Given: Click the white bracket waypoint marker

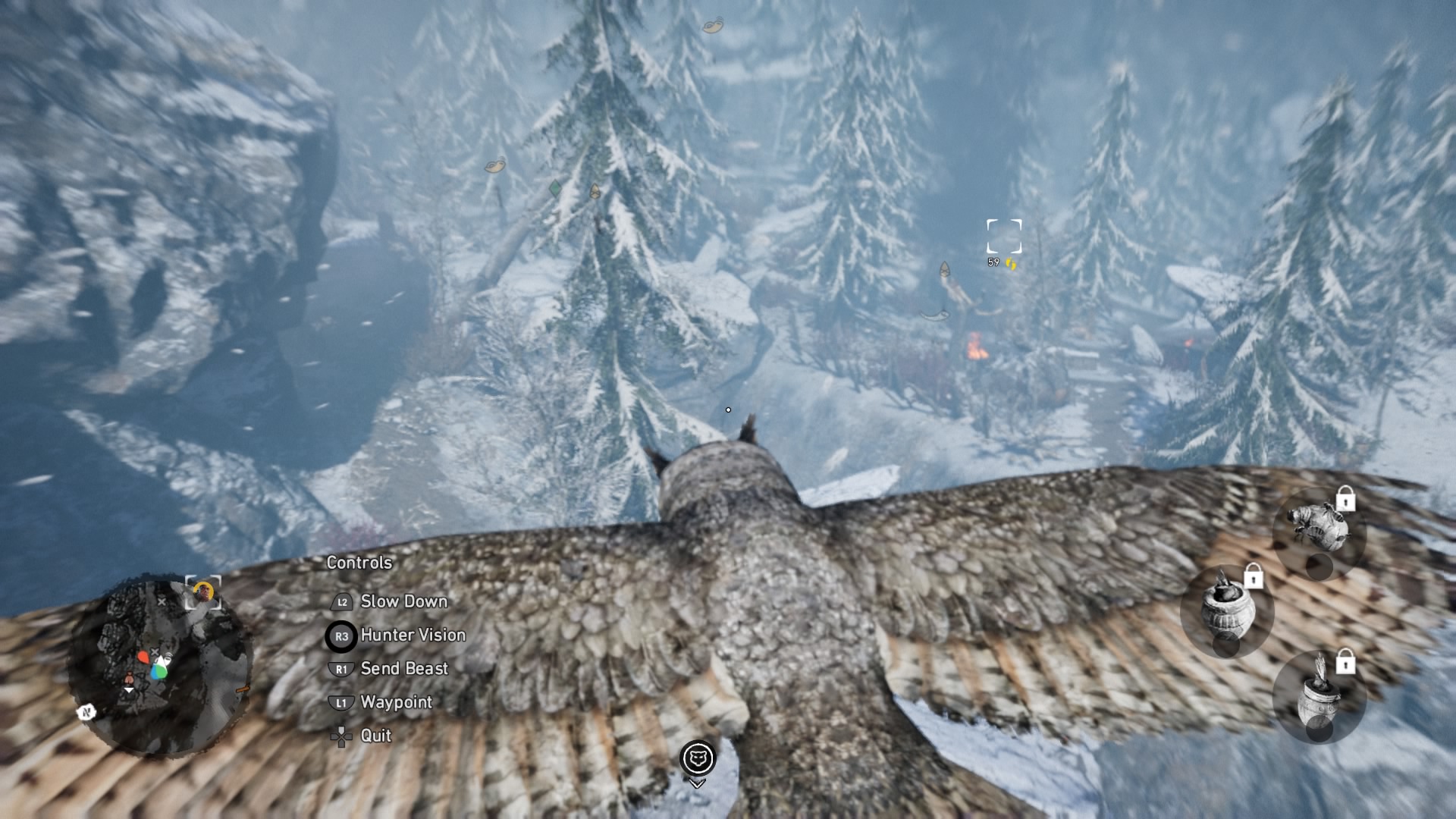Looking at the screenshot, I should click(x=1004, y=237).
